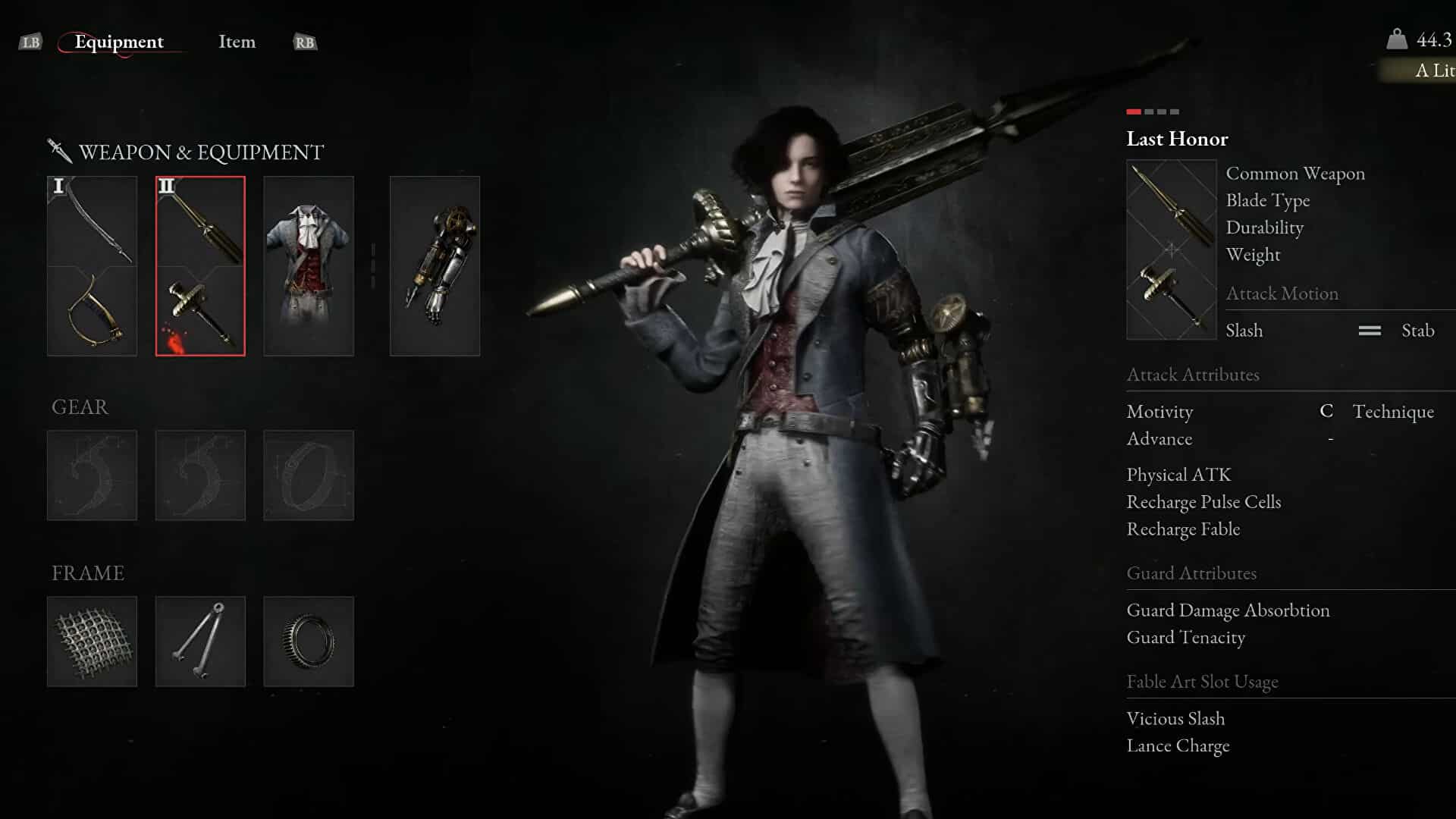Select the Legion Arm slot
Viewport: 1456px width, 819px height.
[x=435, y=265]
